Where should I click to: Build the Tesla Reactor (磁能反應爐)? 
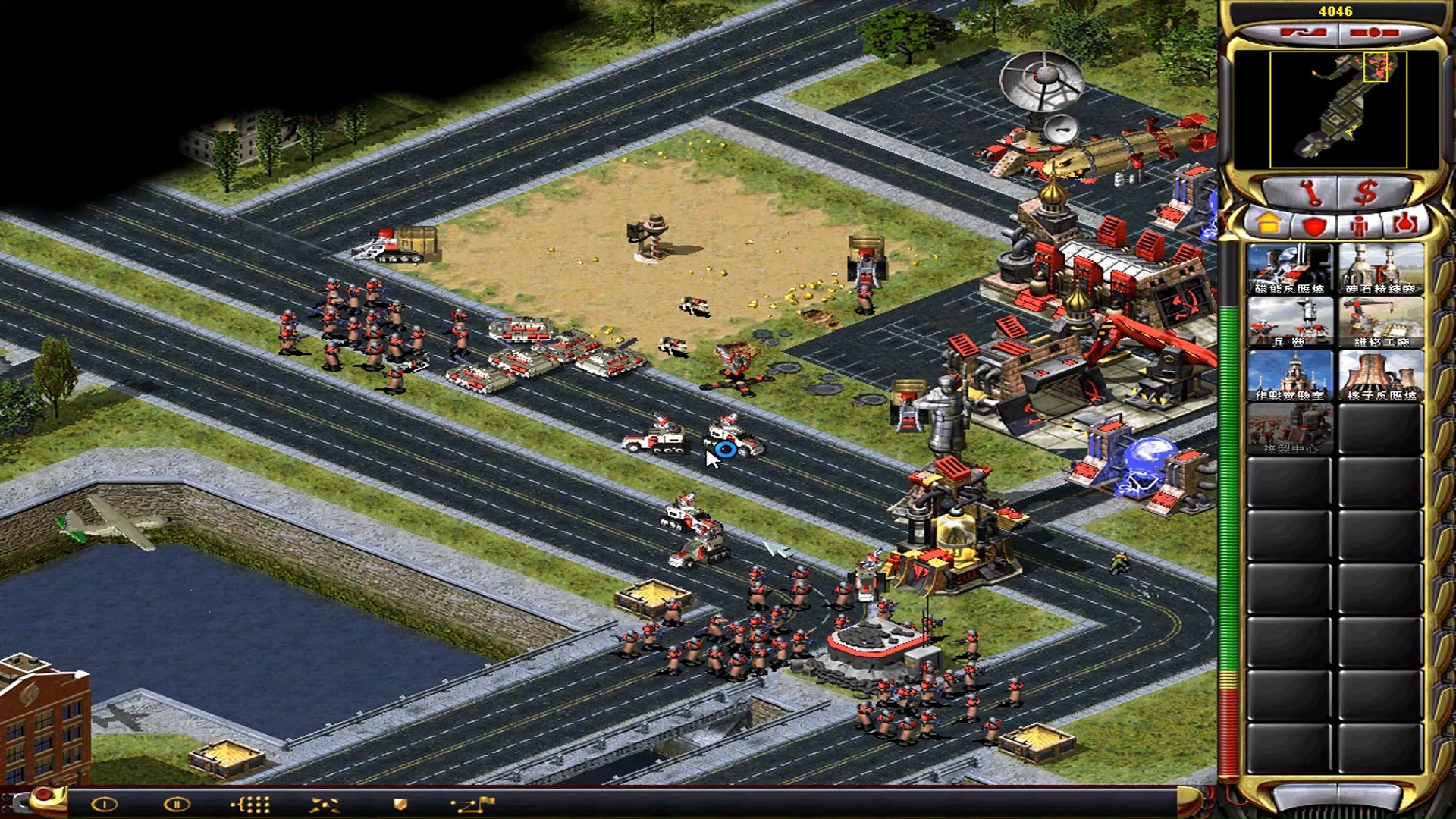(x=1290, y=269)
